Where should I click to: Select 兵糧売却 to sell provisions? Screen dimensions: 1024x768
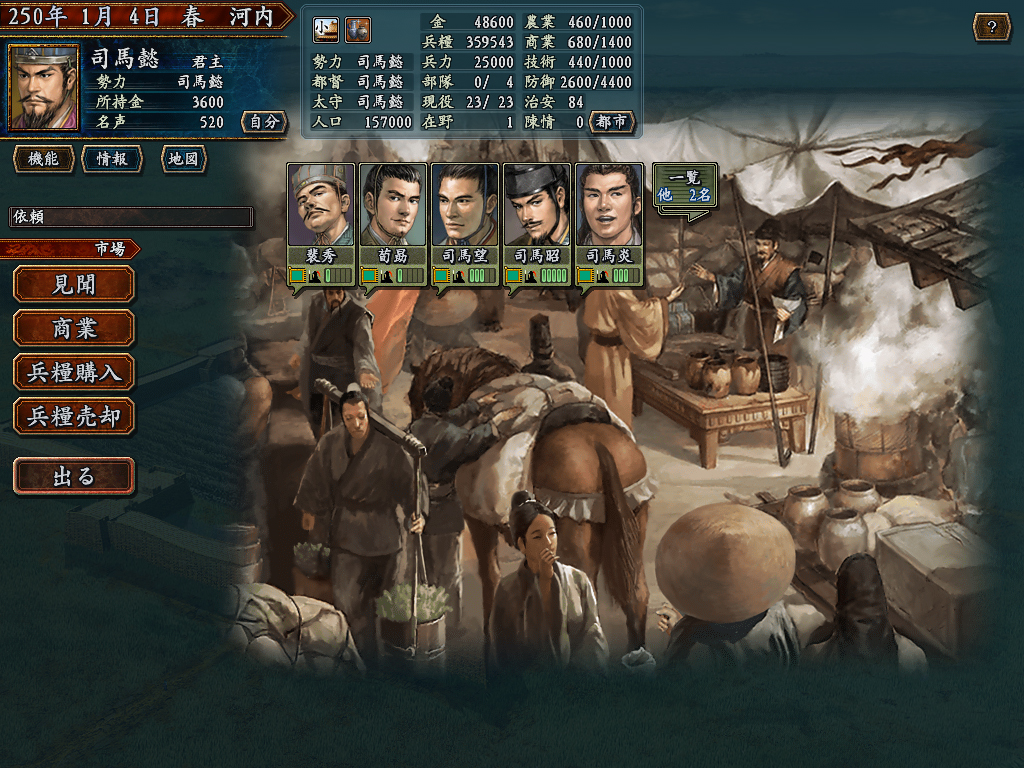(74, 416)
